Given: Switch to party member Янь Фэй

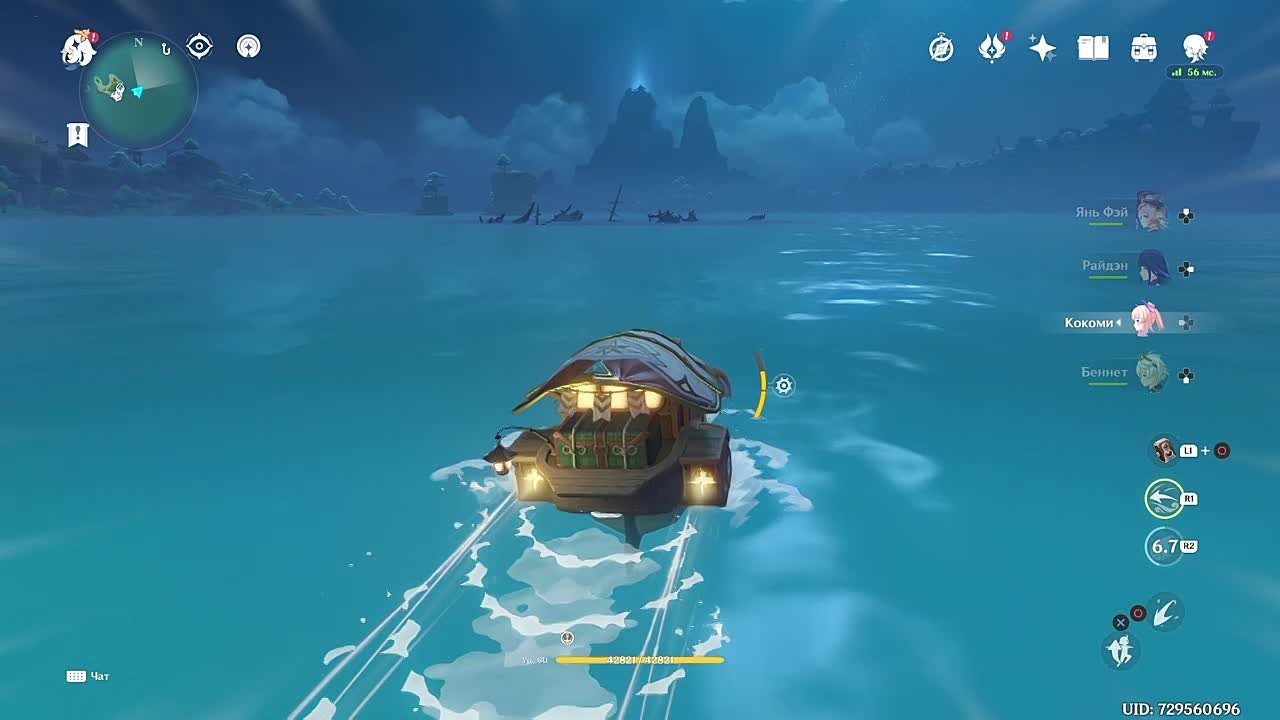Looking at the screenshot, I should (1151, 214).
